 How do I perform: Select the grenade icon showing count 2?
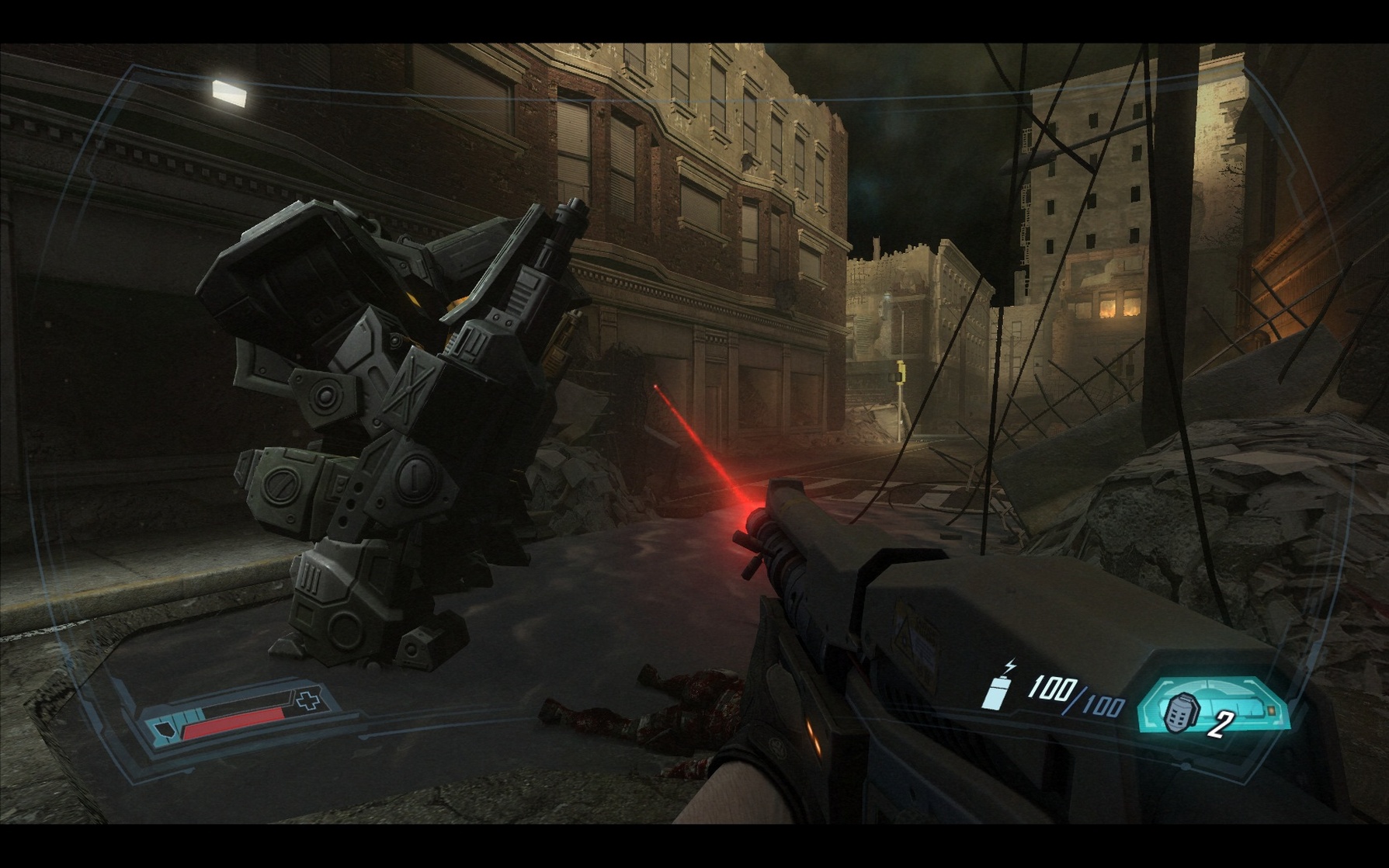tap(1181, 714)
